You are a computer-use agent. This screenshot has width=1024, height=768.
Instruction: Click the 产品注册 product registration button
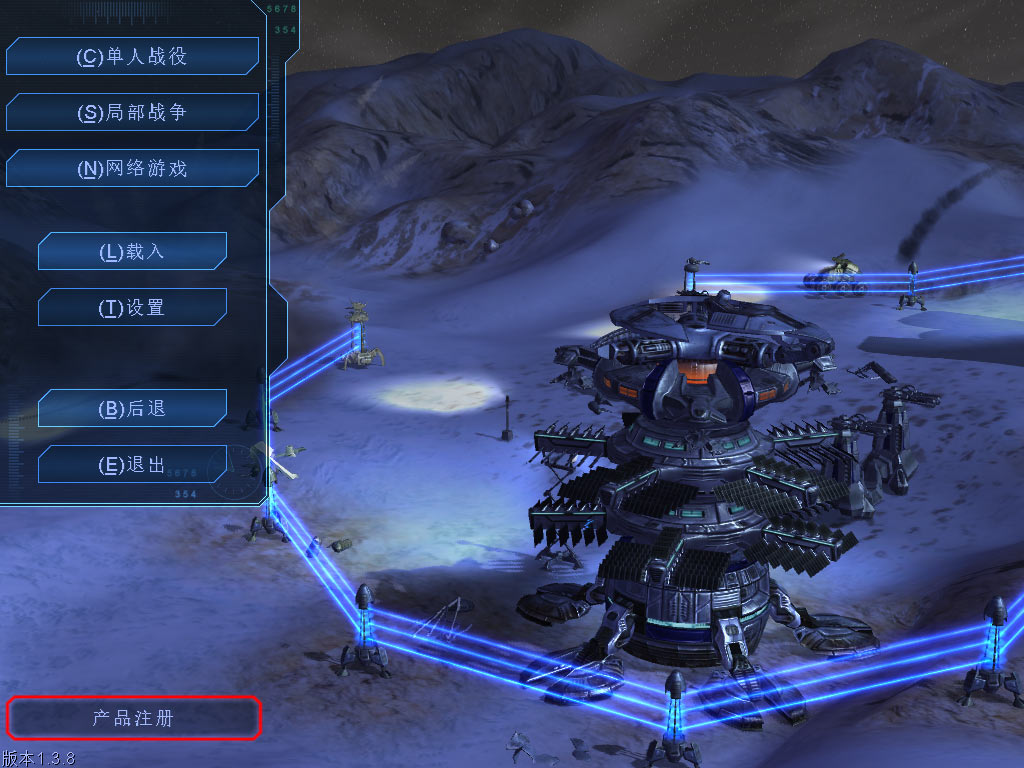[x=134, y=718]
